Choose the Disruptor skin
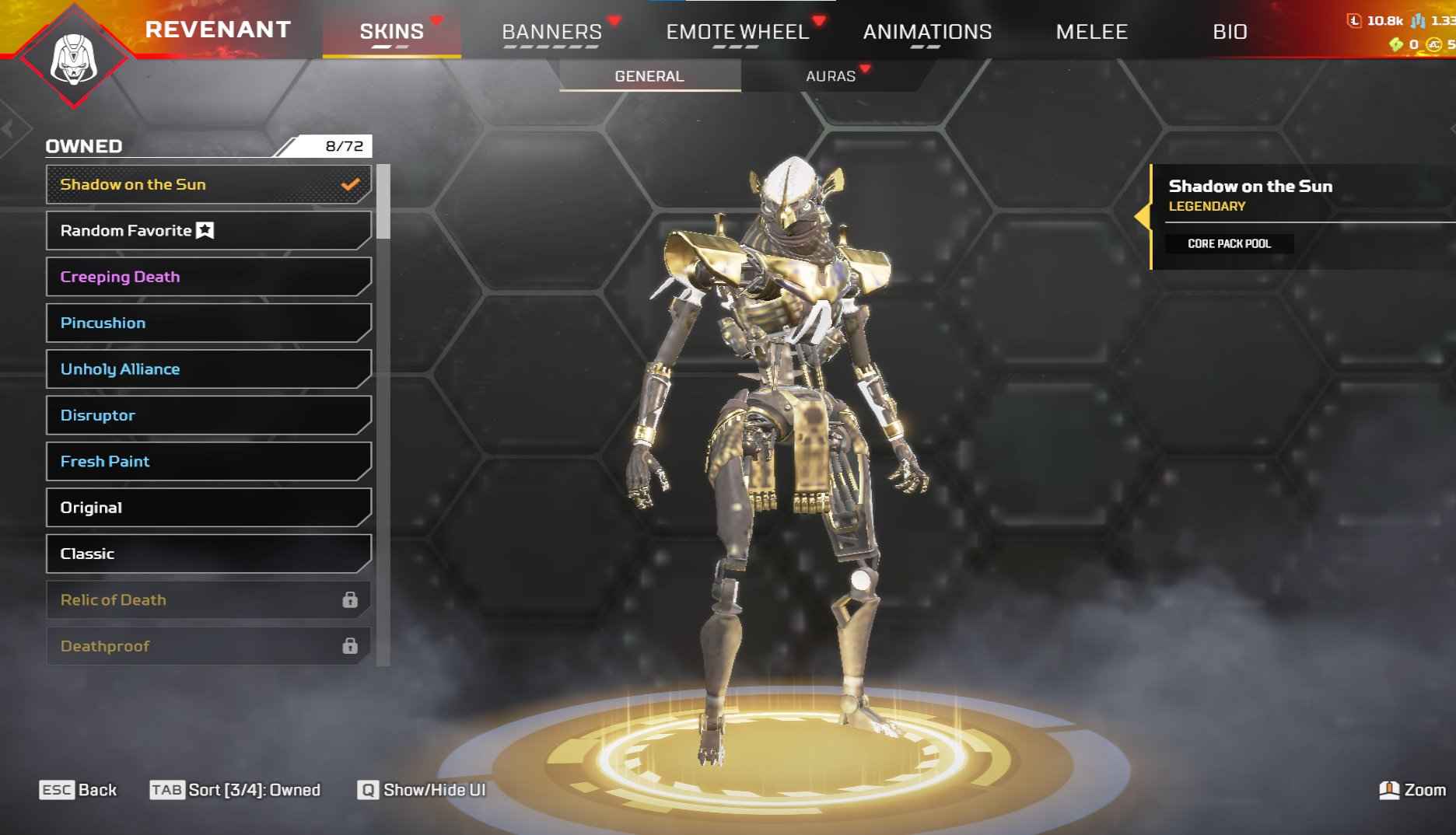This screenshot has width=1456, height=835. 208,415
